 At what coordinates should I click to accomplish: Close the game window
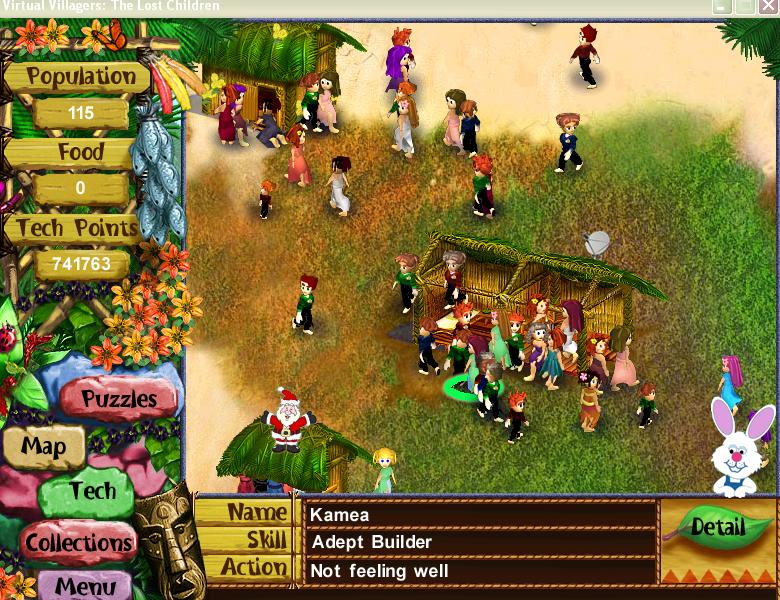coord(768,7)
